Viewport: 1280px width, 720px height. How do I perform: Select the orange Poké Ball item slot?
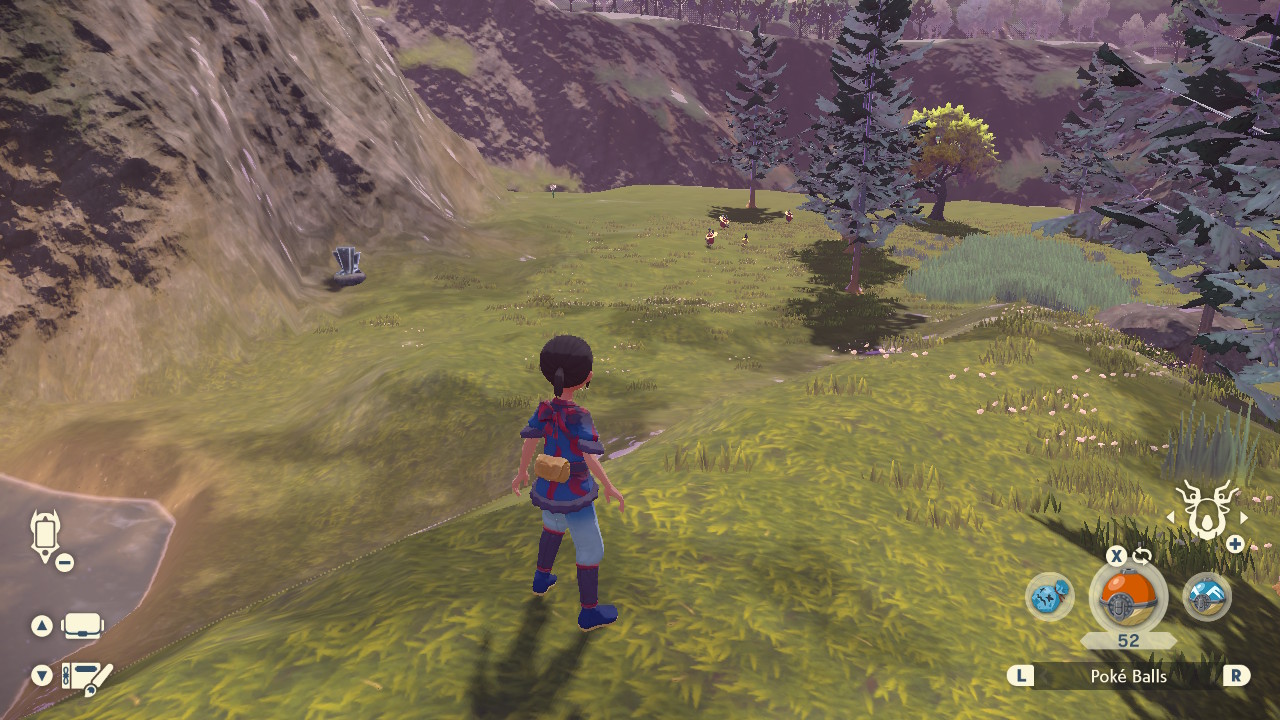coord(1128,599)
